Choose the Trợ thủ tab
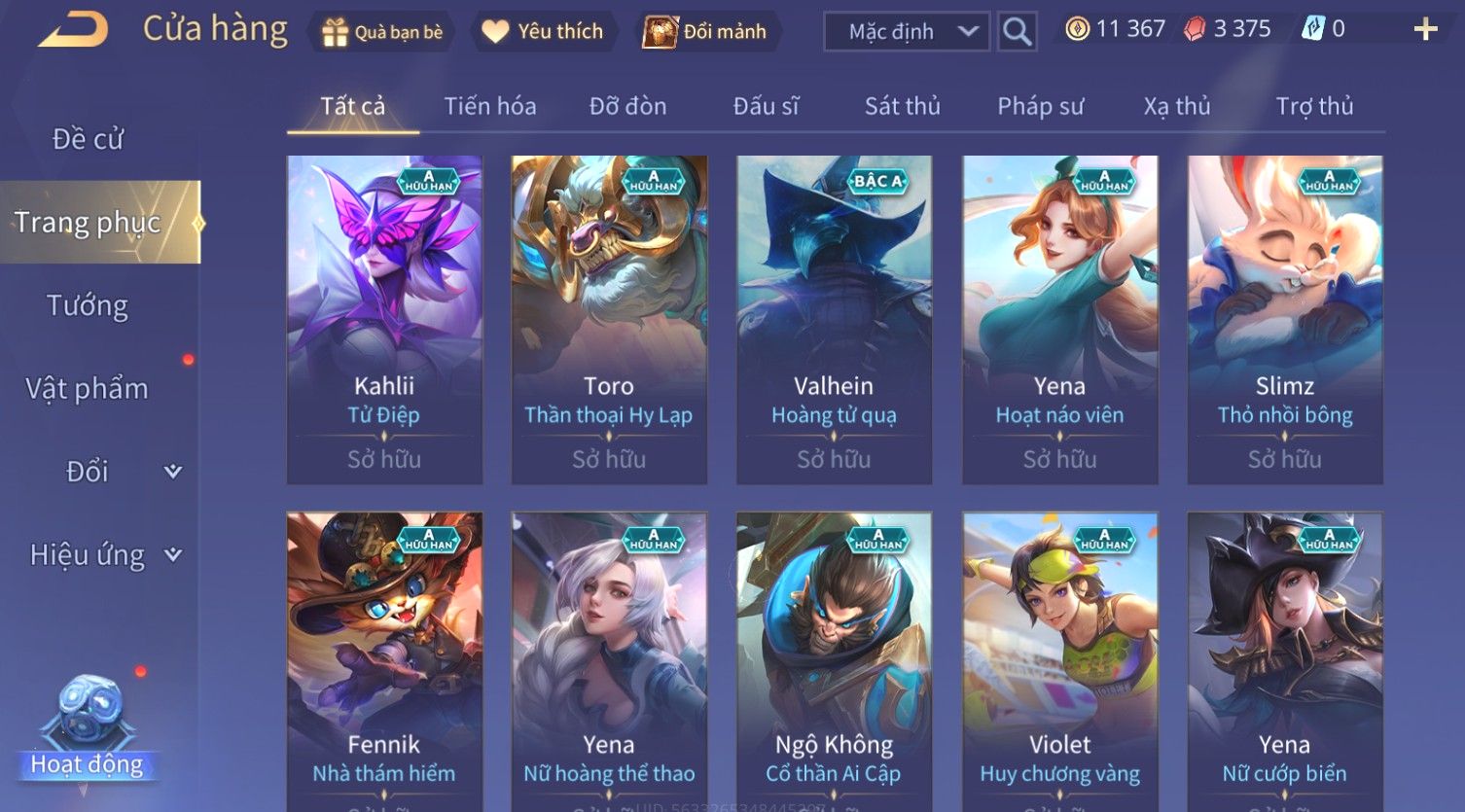The height and width of the screenshot is (812, 1465). 1314,106
